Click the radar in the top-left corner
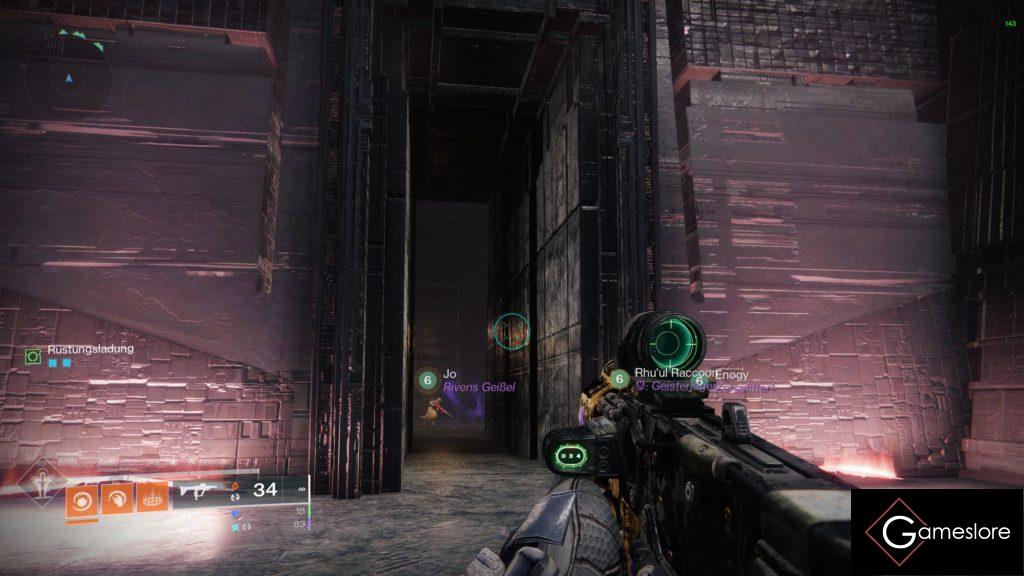 (68, 76)
